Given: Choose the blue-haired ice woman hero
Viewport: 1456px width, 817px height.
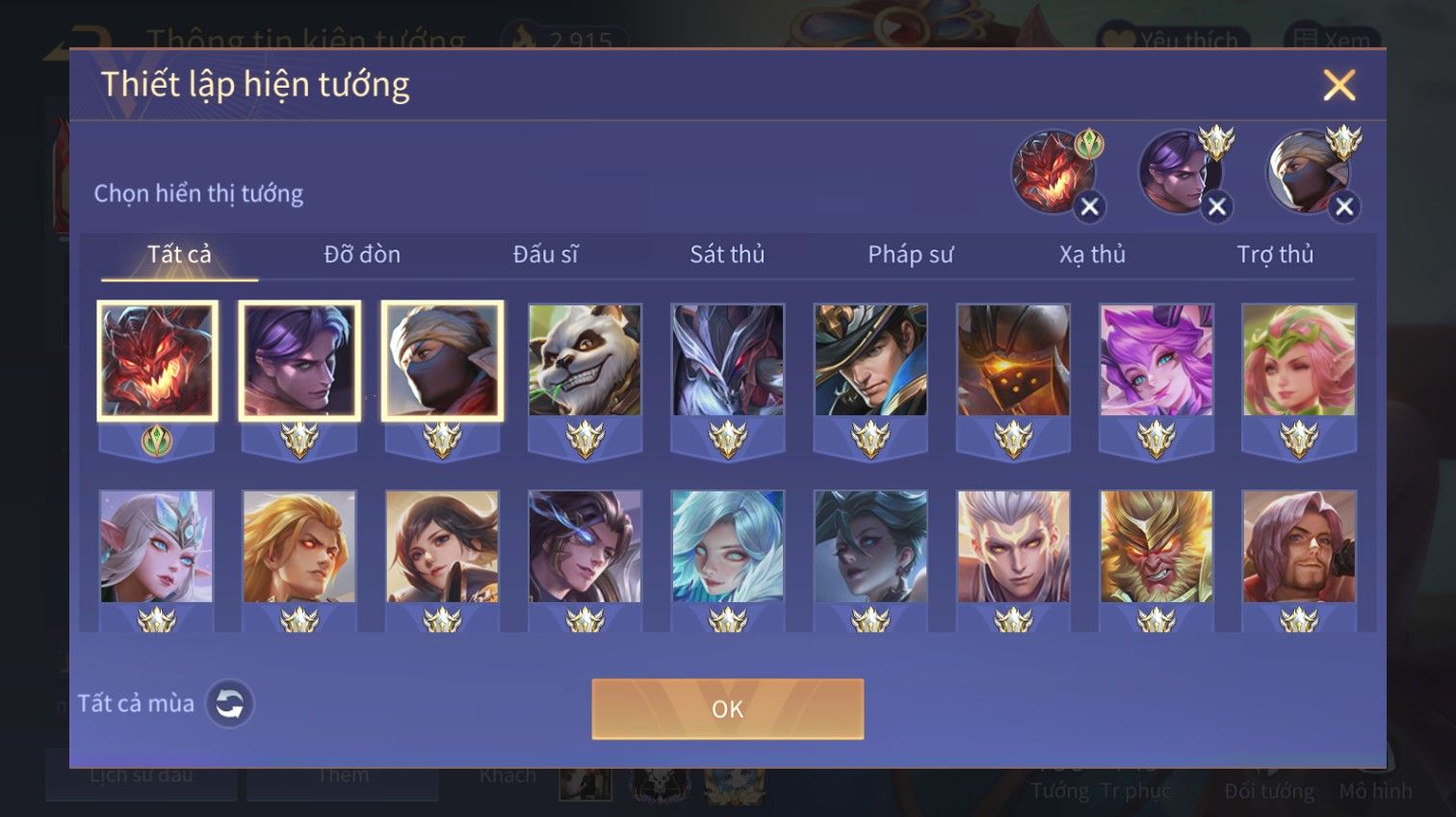Looking at the screenshot, I should pos(727,546).
